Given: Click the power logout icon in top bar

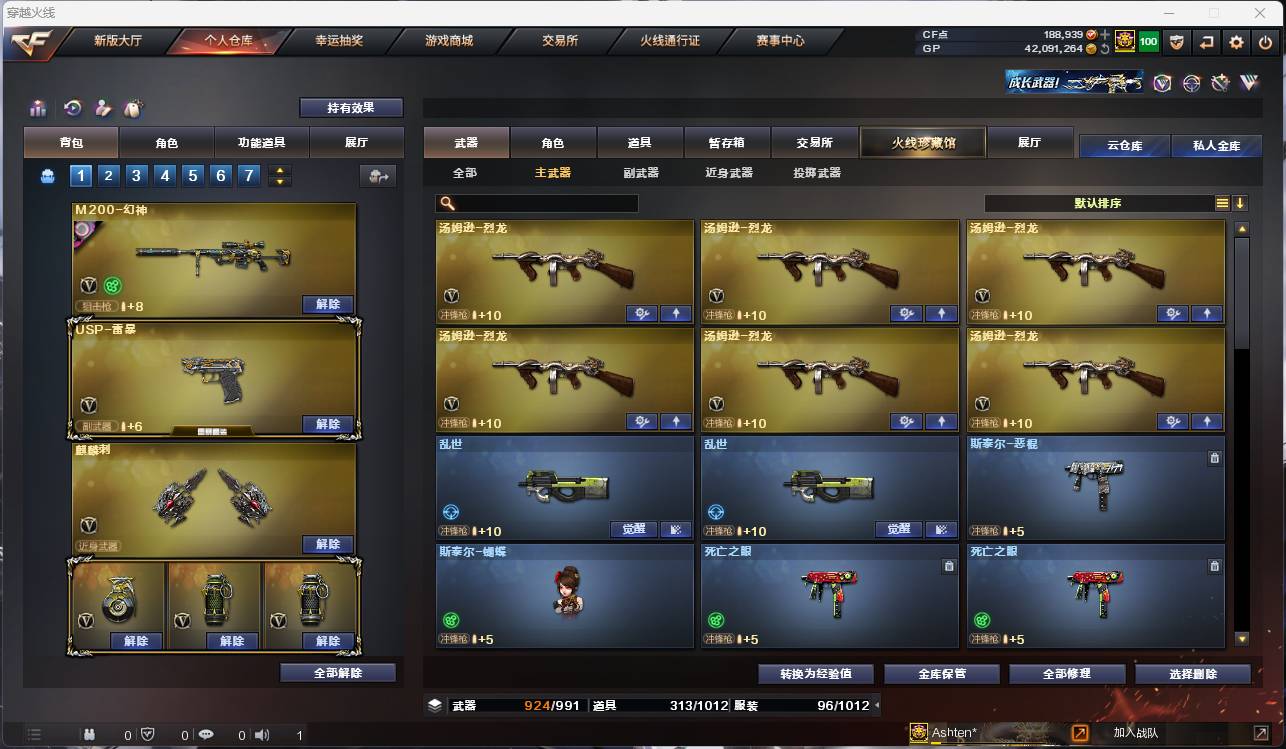Looking at the screenshot, I should (x=1263, y=42).
